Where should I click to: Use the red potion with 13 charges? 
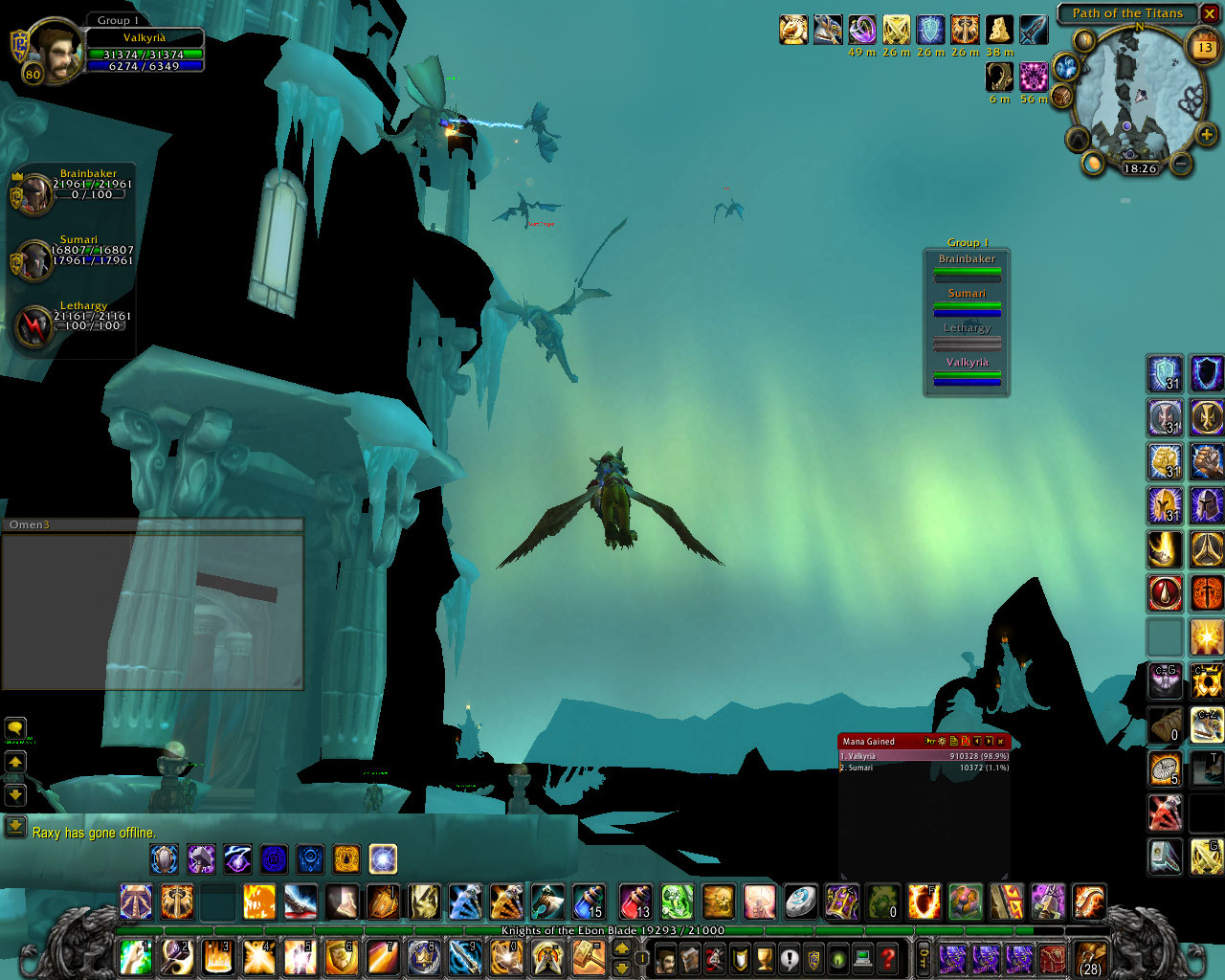click(x=636, y=902)
